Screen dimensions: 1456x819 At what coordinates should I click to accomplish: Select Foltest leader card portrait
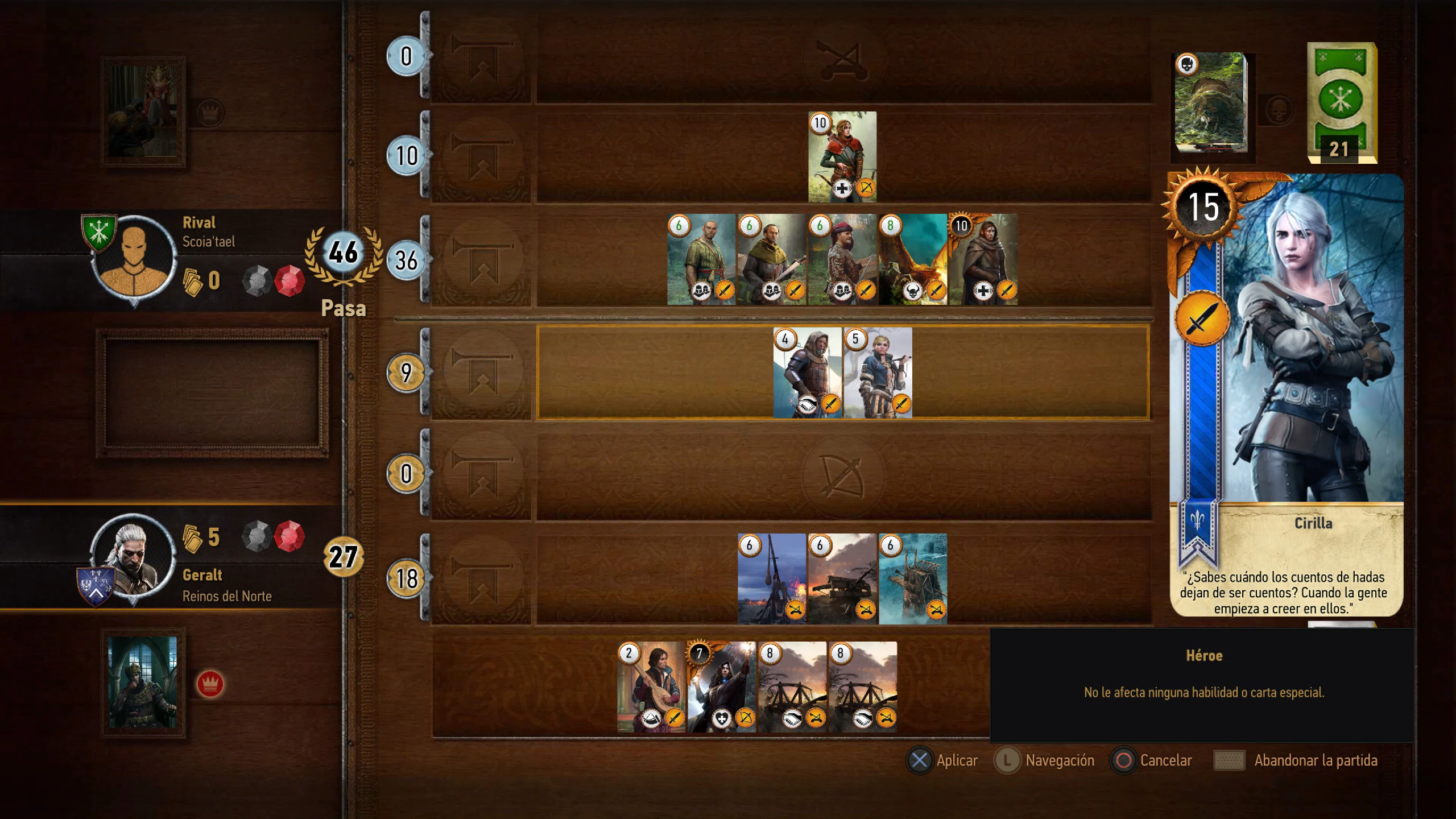pyautogui.click(x=143, y=682)
